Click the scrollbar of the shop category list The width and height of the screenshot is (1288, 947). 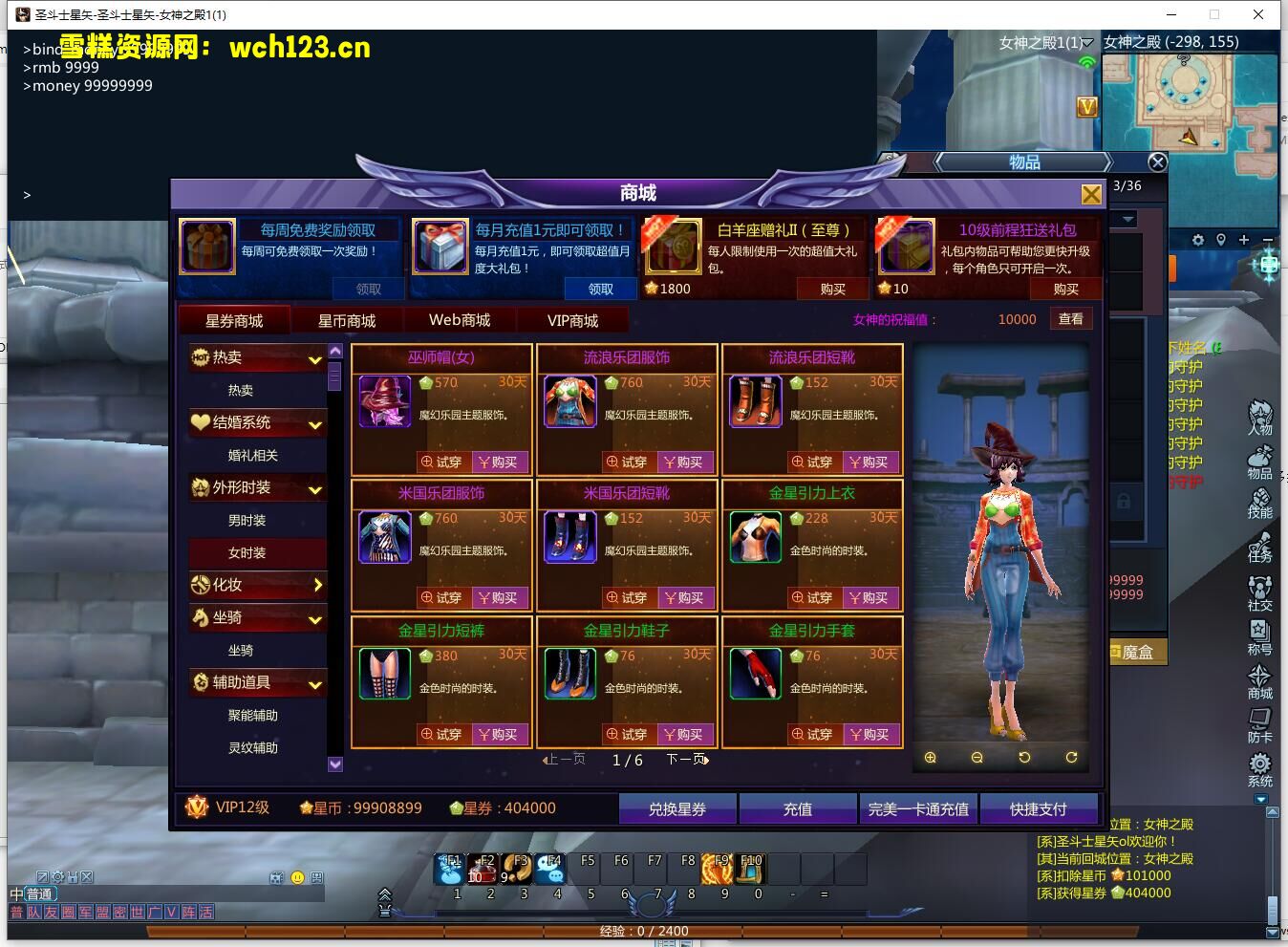point(335,377)
